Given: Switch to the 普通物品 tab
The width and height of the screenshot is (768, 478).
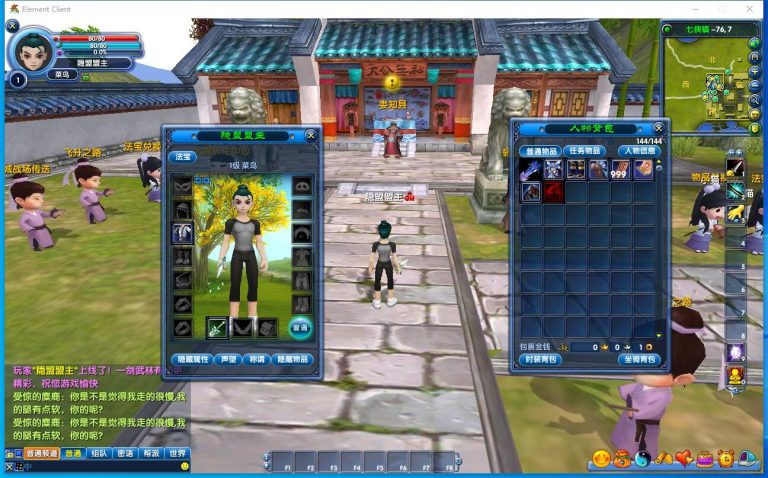Looking at the screenshot, I should [x=540, y=151].
